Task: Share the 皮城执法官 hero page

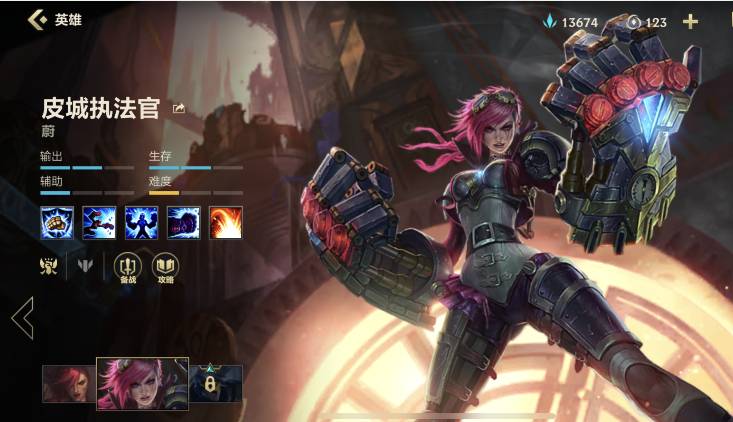Action: coord(179,109)
